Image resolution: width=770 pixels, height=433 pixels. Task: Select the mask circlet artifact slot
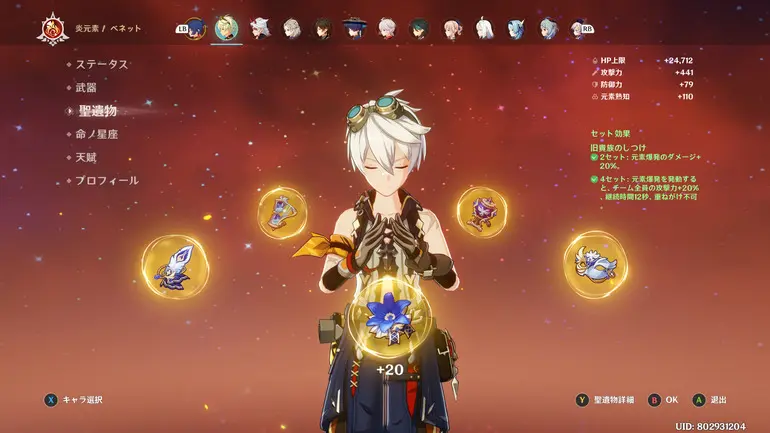(594, 264)
